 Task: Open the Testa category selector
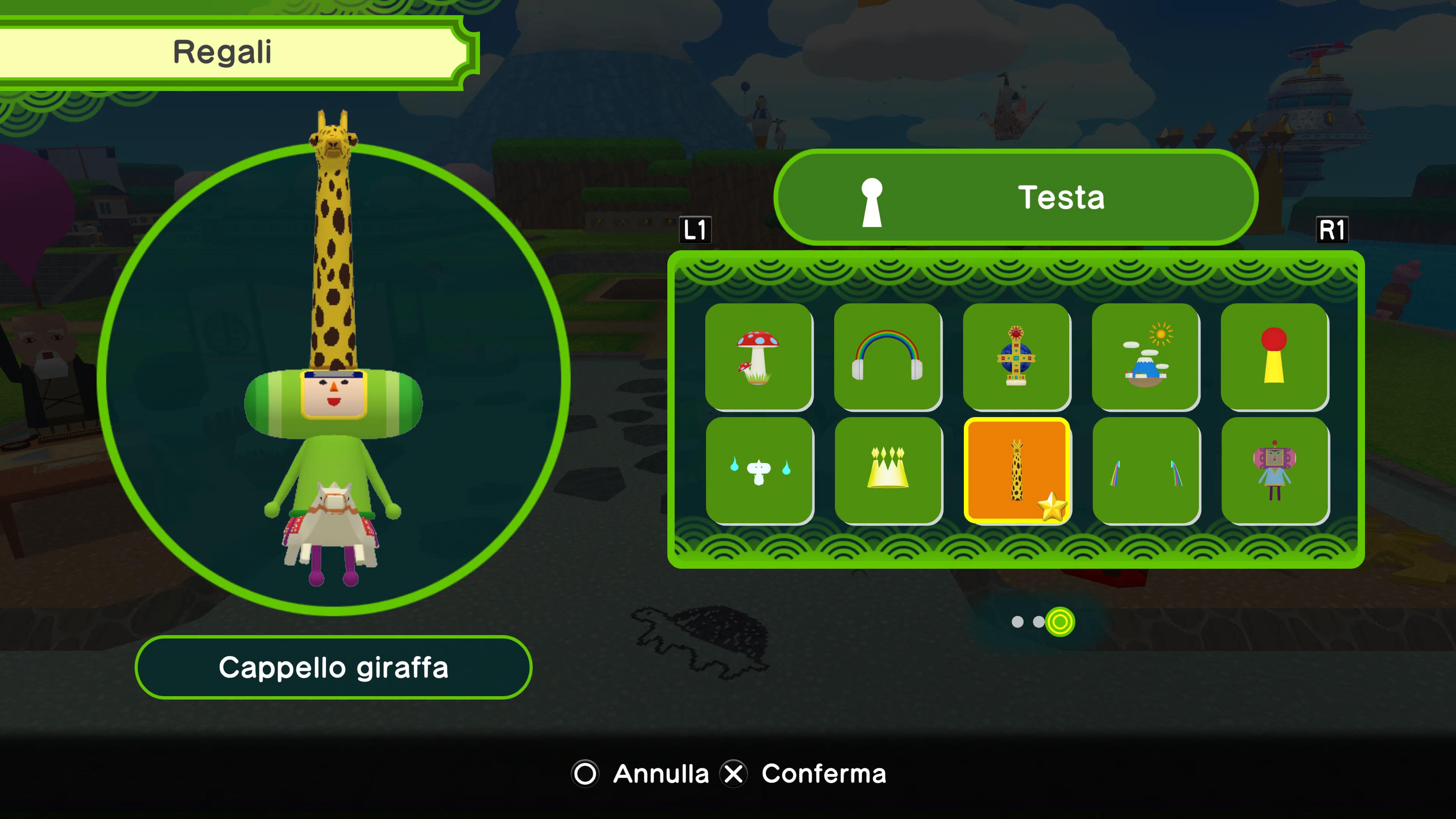click(1015, 197)
